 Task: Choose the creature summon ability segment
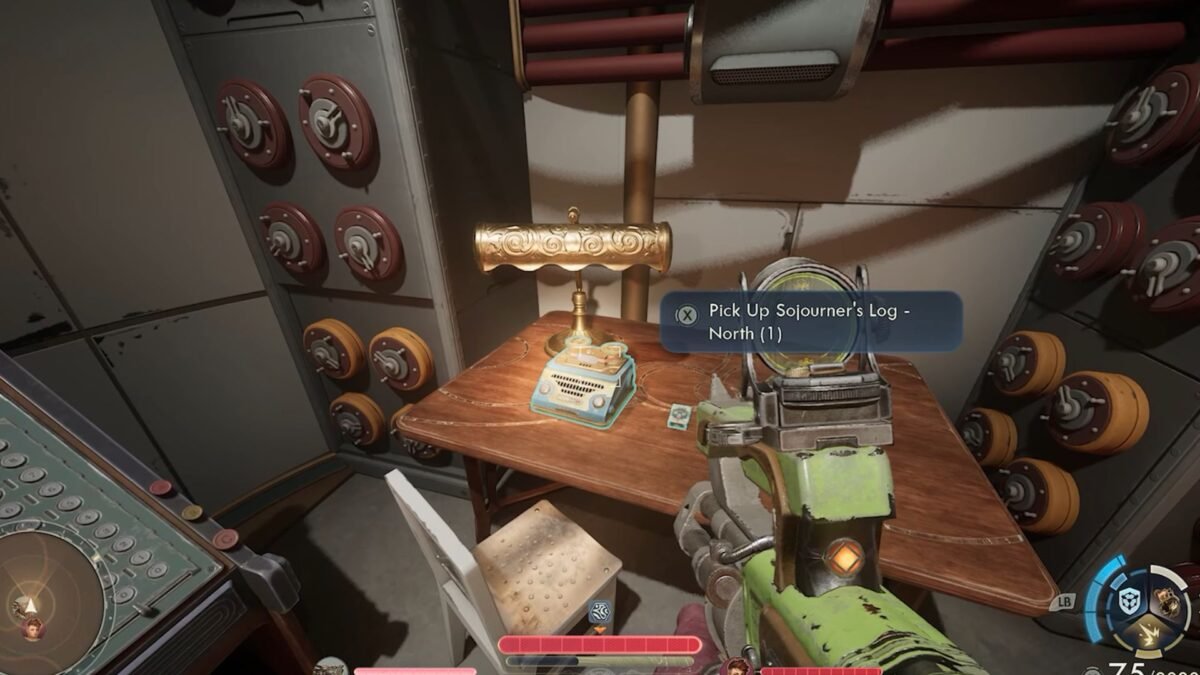(1166, 600)
